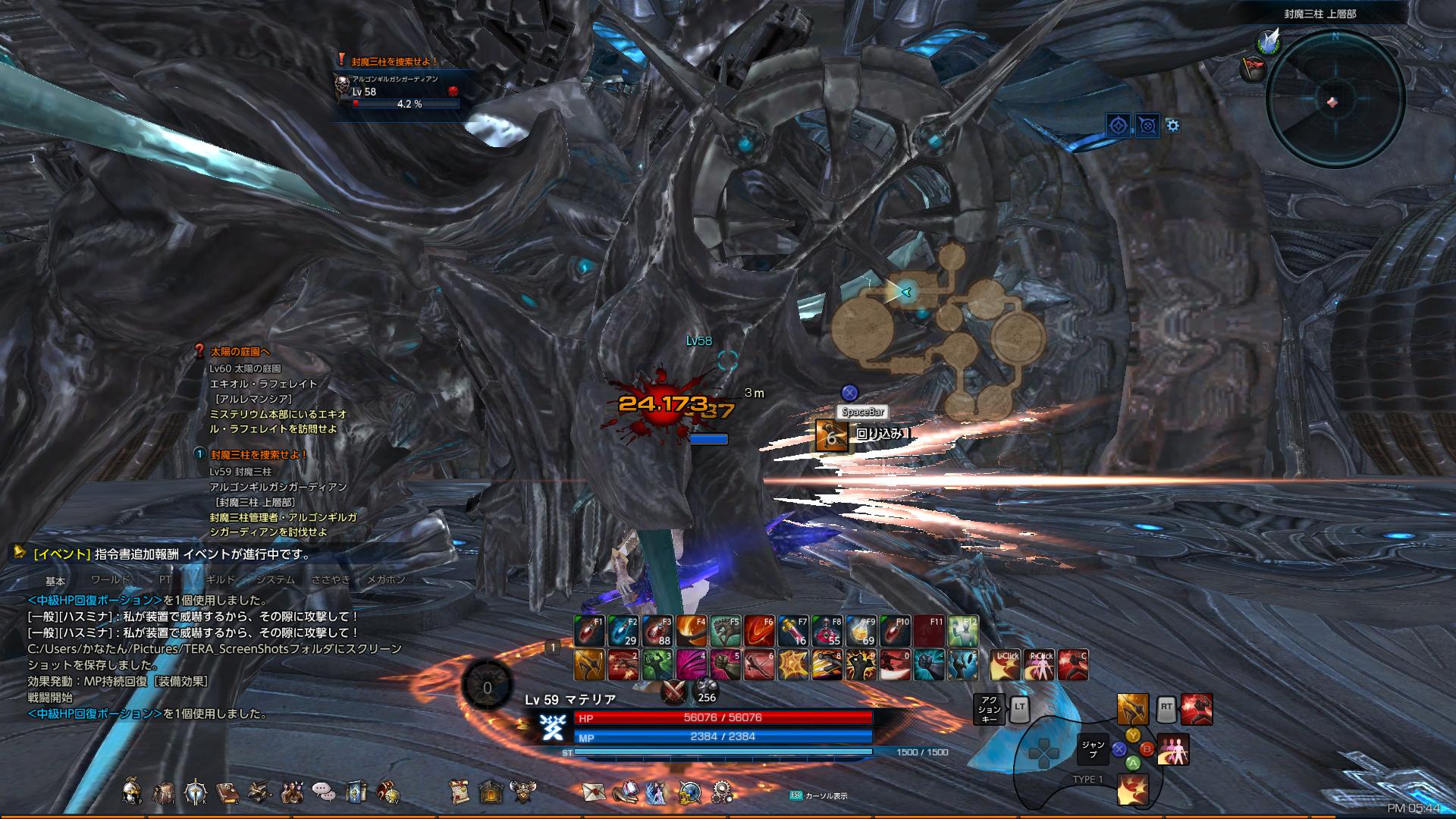Activate the F4 orange flame skill
The height and width of the screenshot is (819, 1456).
coord(691,631)
